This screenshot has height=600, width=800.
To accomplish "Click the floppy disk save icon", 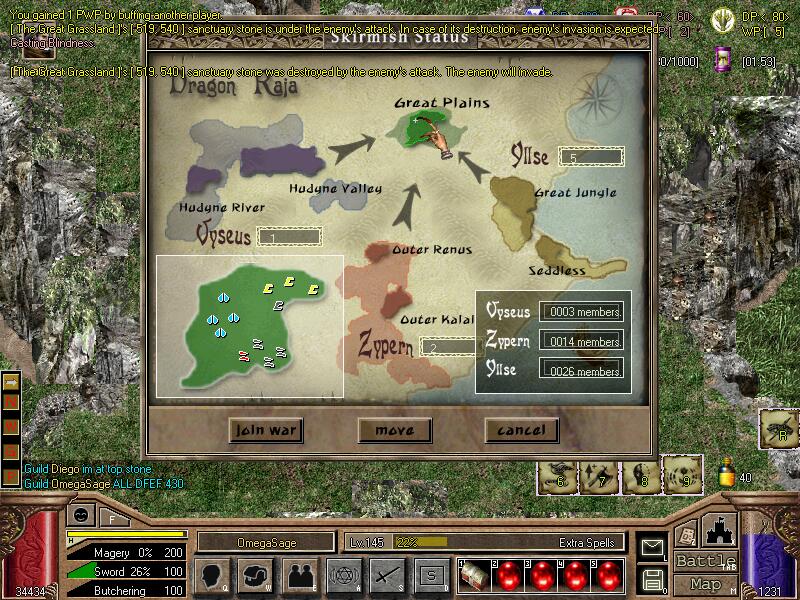I will (x=654, y=579).
